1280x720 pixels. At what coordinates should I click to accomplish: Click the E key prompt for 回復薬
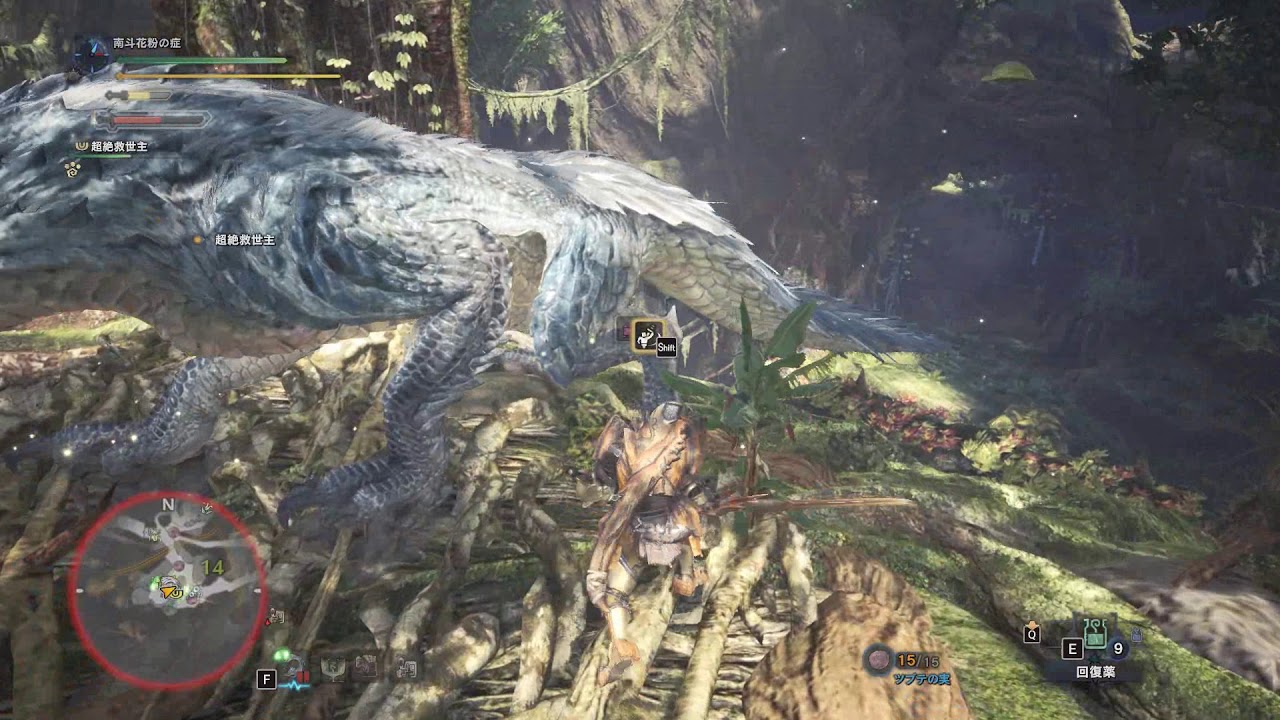click(x=1072, y=649)
